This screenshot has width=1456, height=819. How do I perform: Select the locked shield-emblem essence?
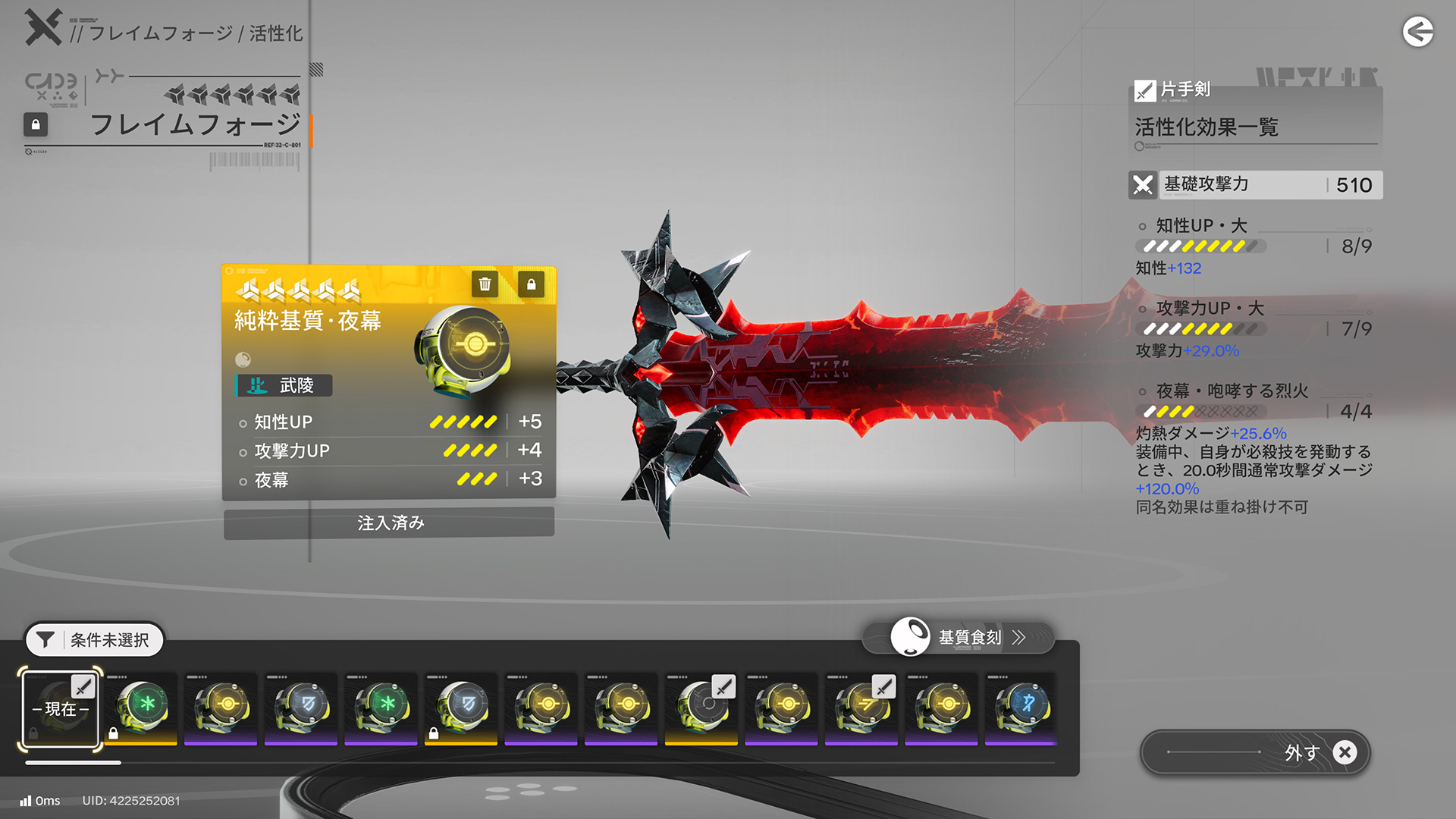[461, 707]
